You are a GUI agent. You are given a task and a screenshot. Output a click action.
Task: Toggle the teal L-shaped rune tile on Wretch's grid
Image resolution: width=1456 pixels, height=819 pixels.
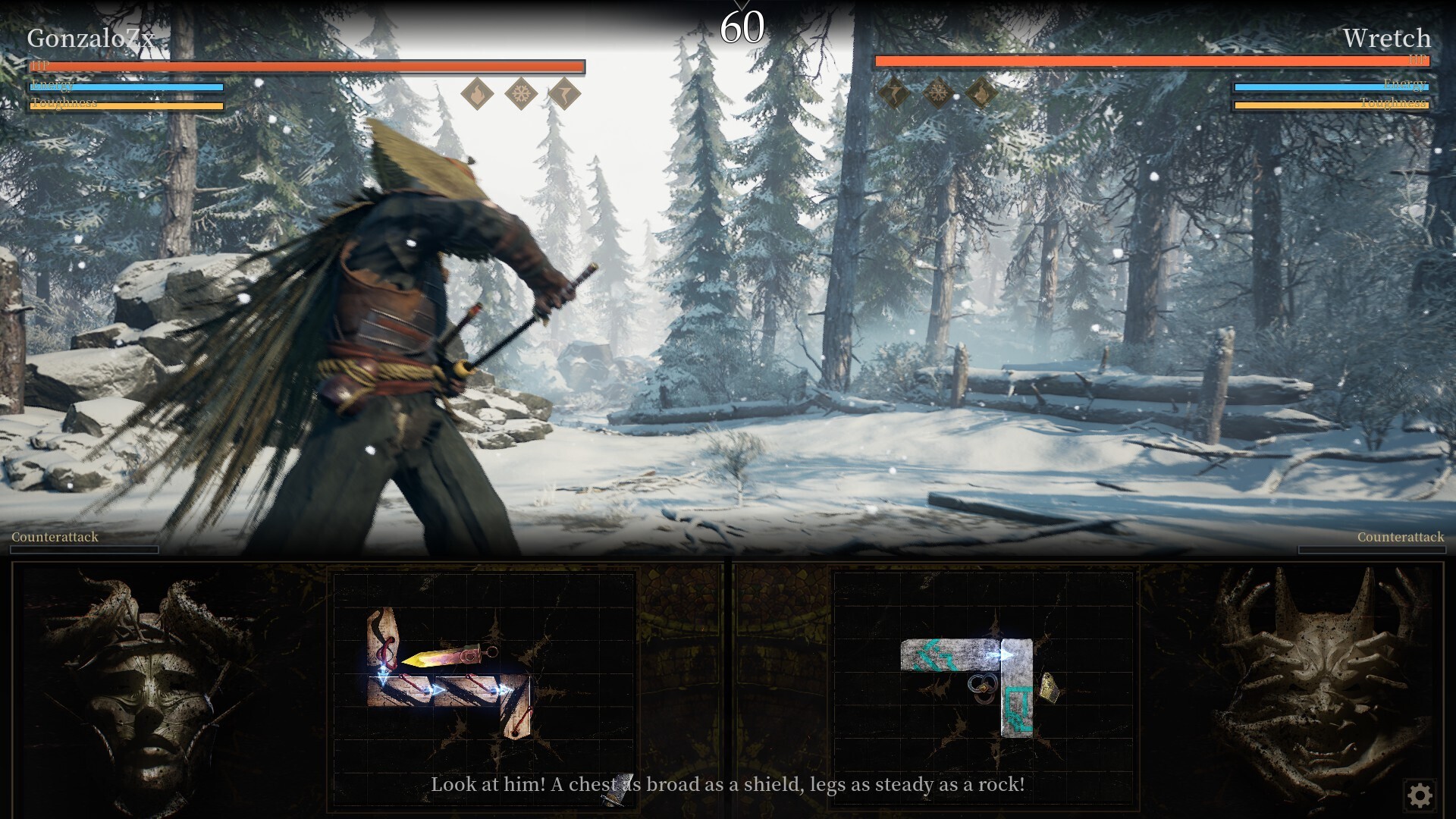(1019, 705)
